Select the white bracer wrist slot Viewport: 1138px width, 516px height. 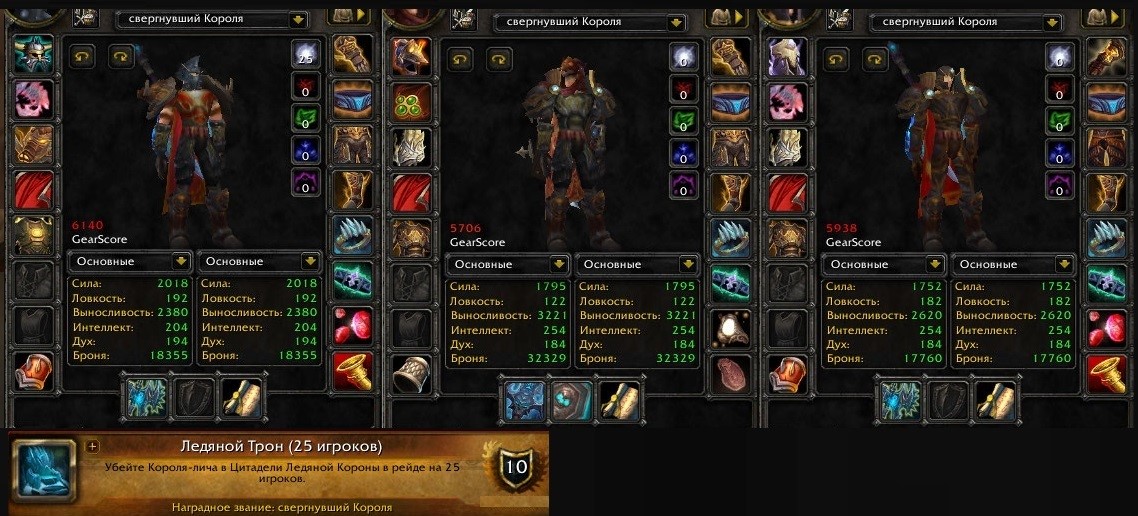(x=410, y=374)
